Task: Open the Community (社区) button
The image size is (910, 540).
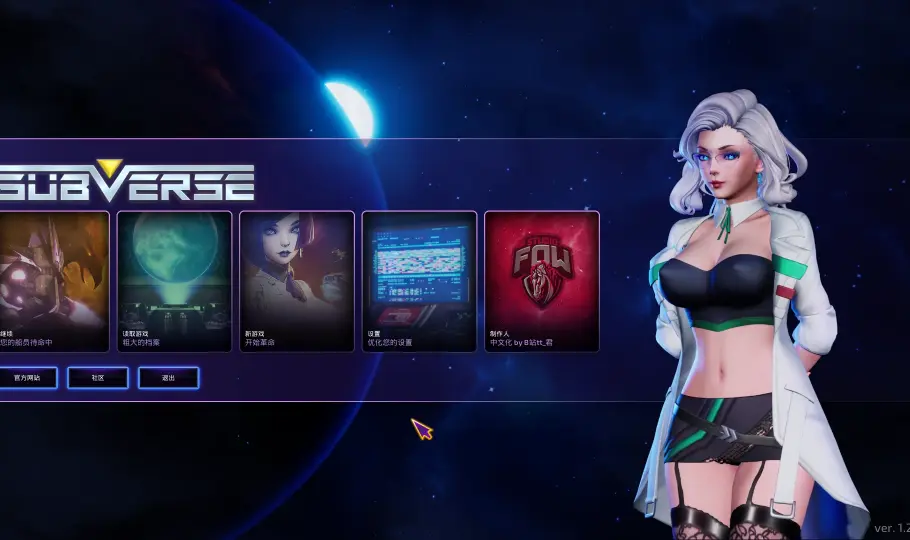Action: 98,378
